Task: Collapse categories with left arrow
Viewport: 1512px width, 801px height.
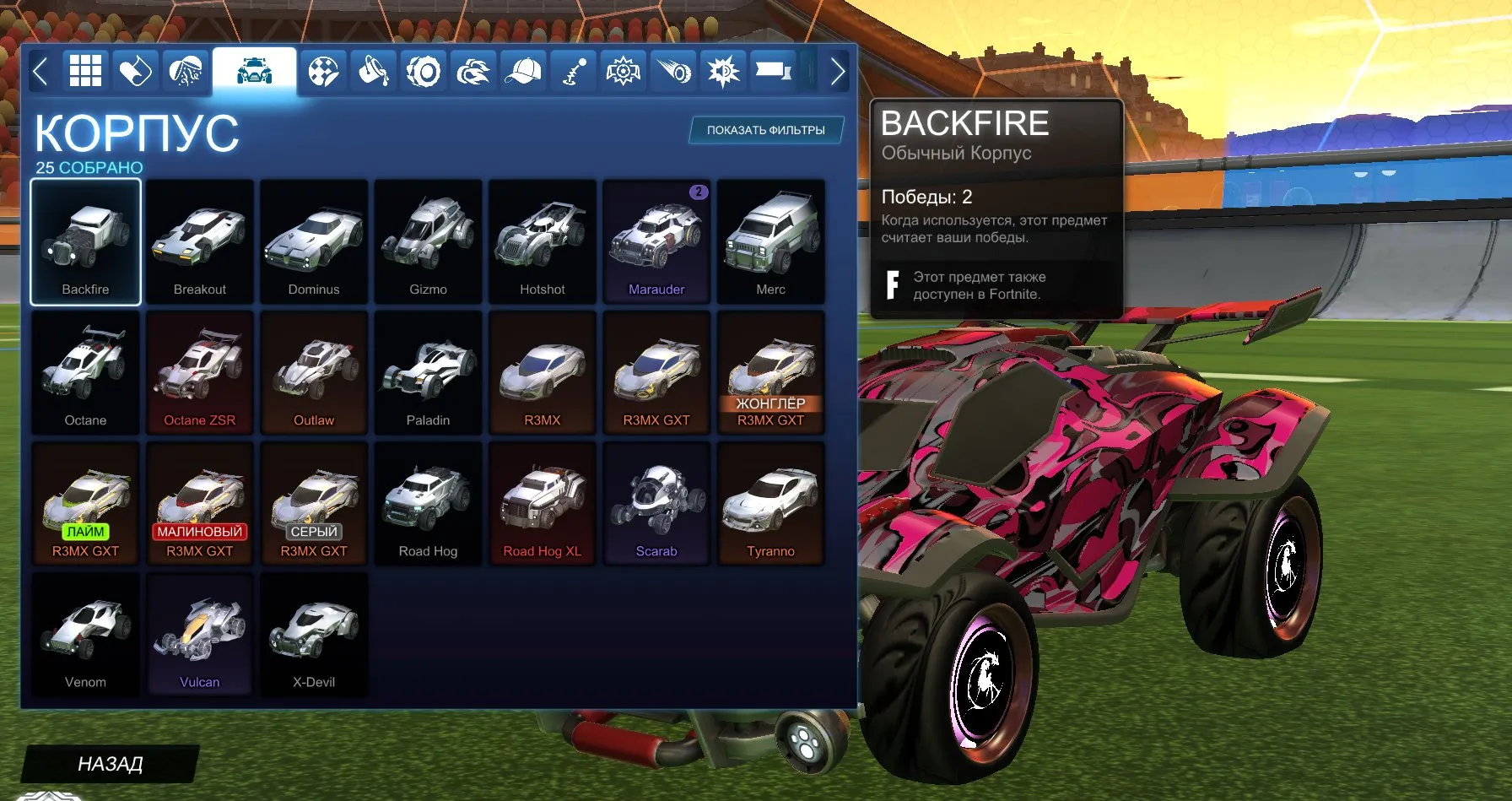Action: tap(40, 73)
